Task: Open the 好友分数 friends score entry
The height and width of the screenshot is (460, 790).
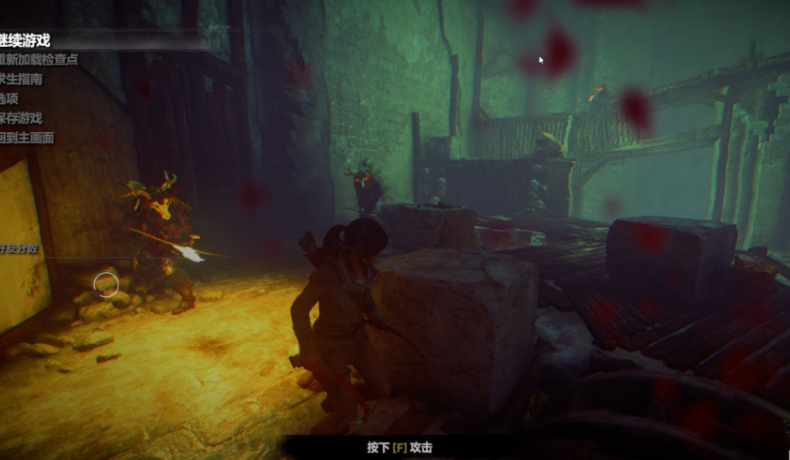Action: coord(20,248)
